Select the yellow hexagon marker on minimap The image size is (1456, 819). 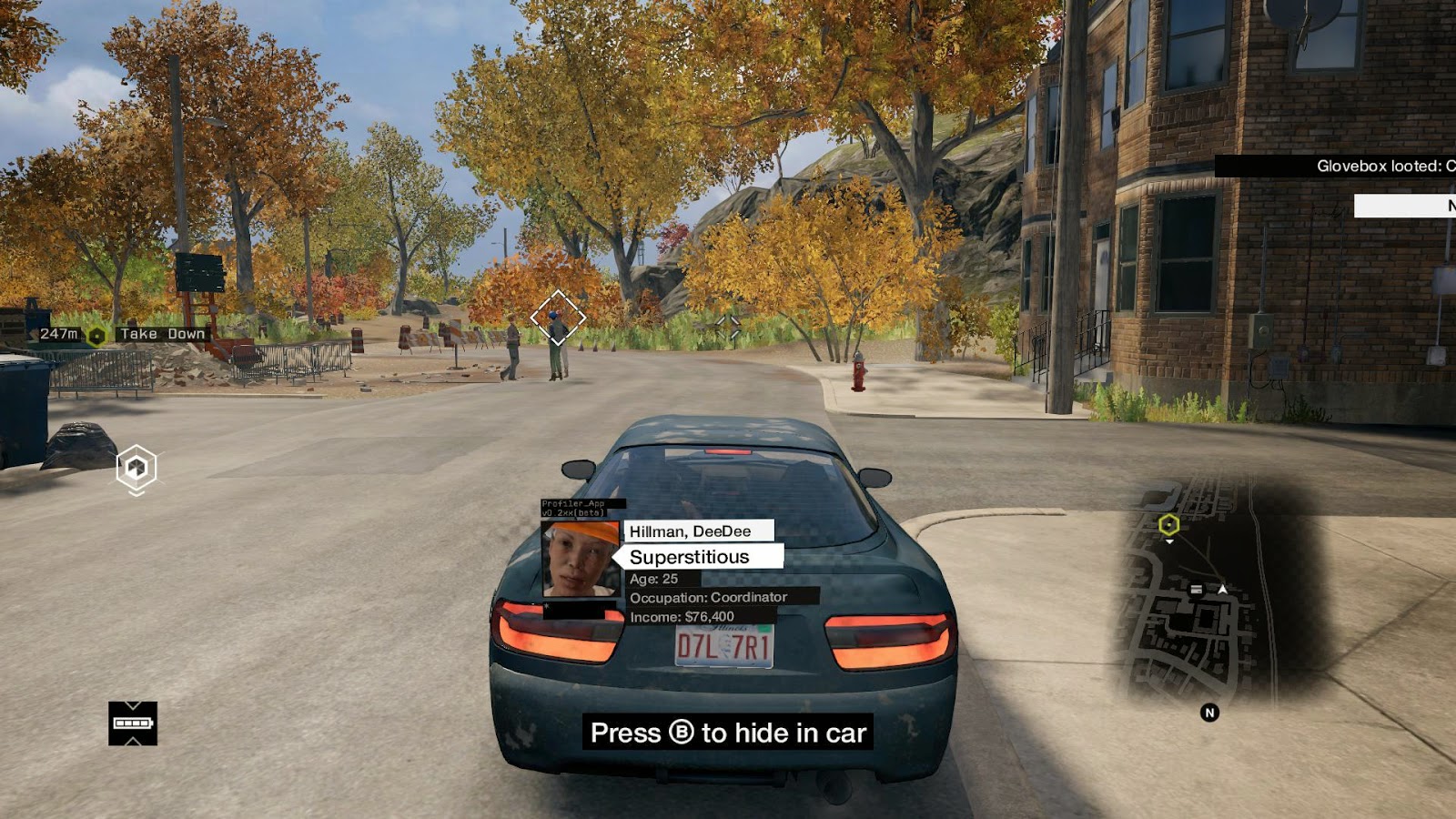tap(1169, 524)
